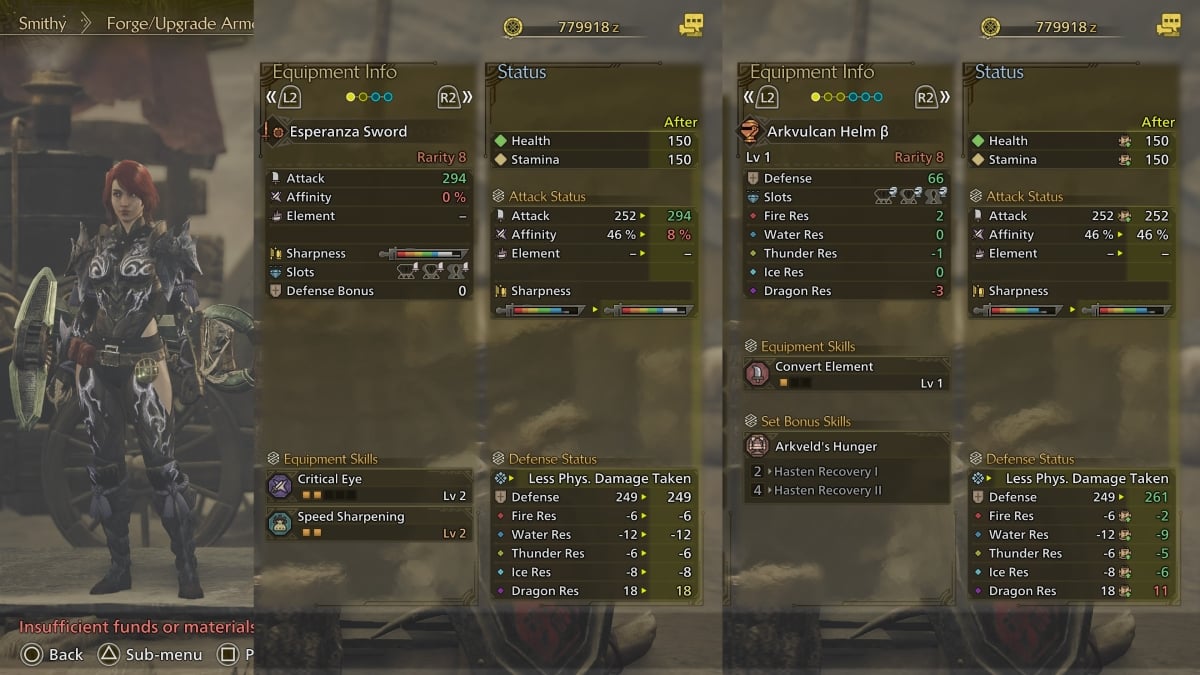Go back to Smithy in the breadcrumb
This screenshot has height=675, width=1200.
click(x=42, y=23)
